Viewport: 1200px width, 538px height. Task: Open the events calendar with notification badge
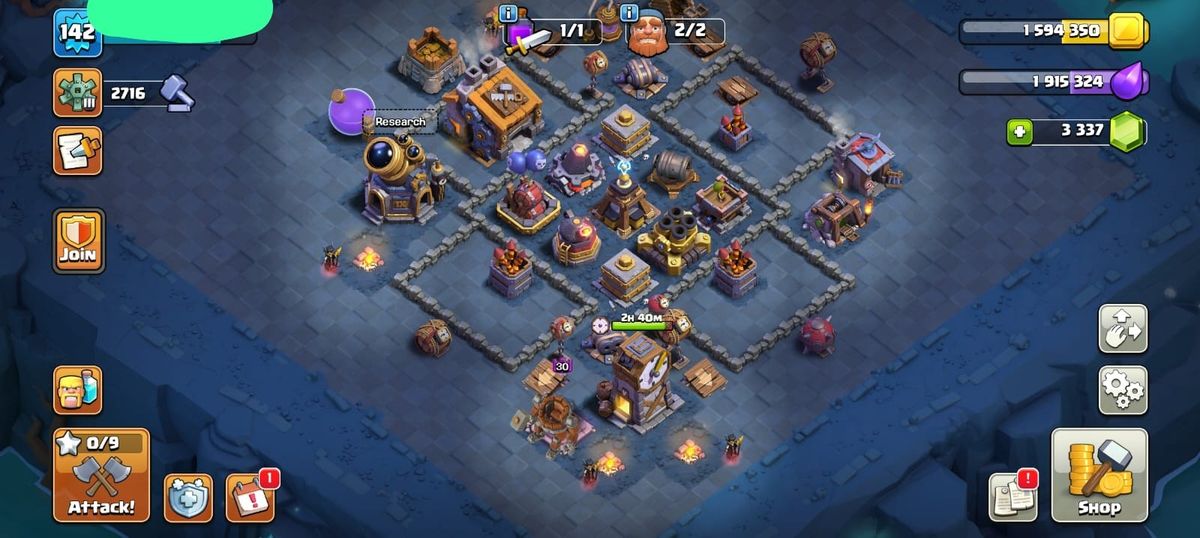click(x=249, y=497)
